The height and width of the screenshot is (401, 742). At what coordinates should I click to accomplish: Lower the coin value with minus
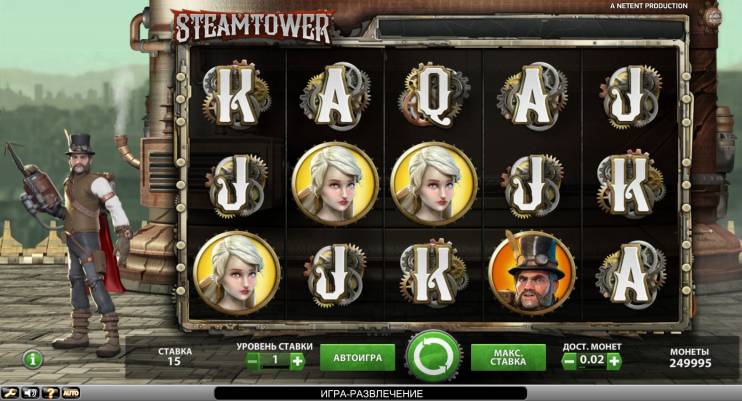[x=569, y=361]
